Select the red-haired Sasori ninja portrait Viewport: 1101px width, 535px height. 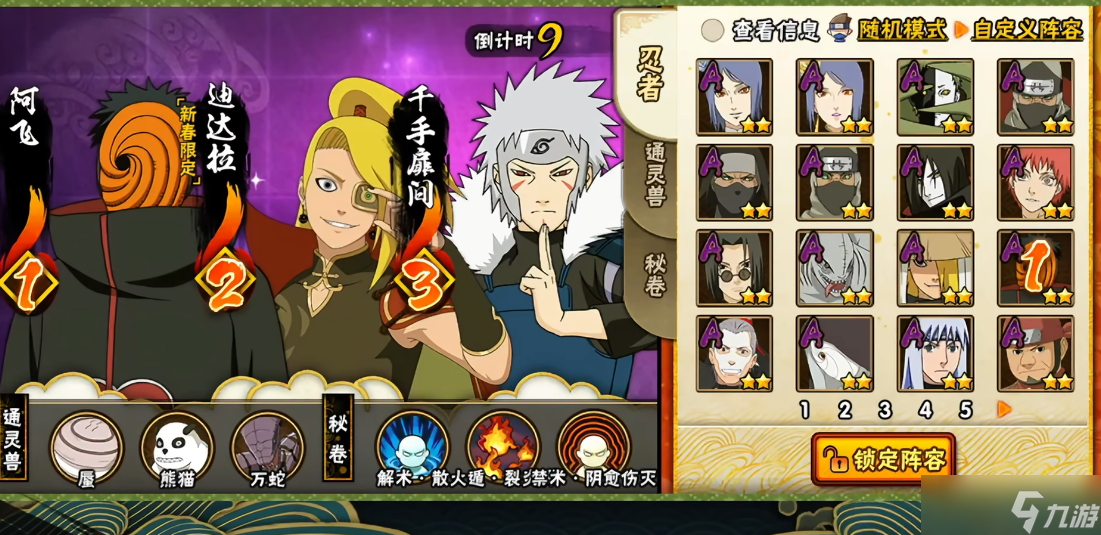coord(1035,182)
